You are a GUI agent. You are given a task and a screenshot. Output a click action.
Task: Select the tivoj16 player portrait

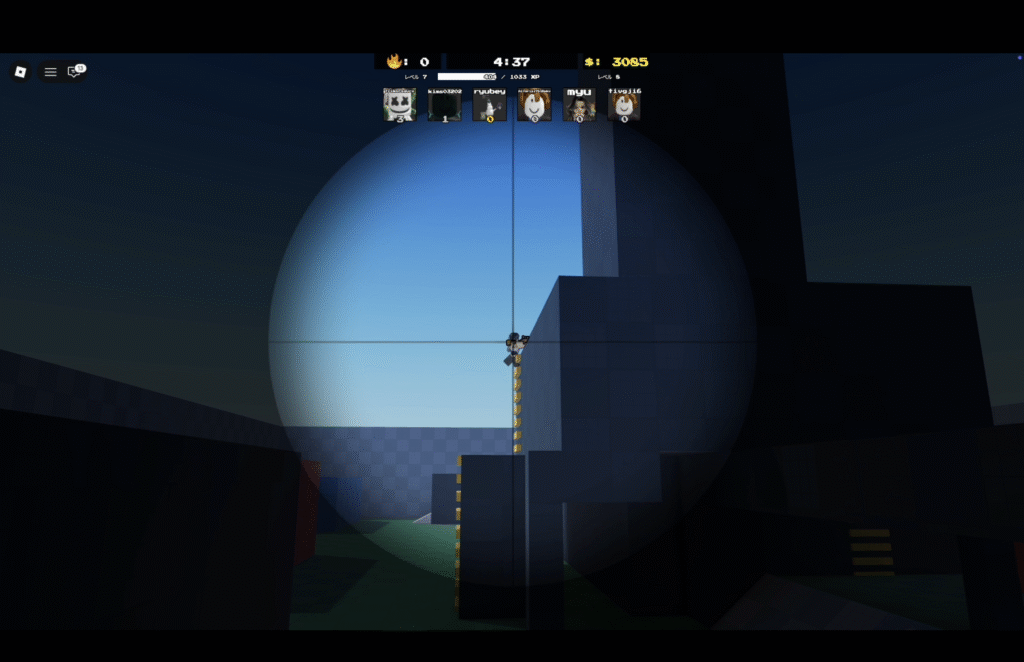click(x=624, y=105)
